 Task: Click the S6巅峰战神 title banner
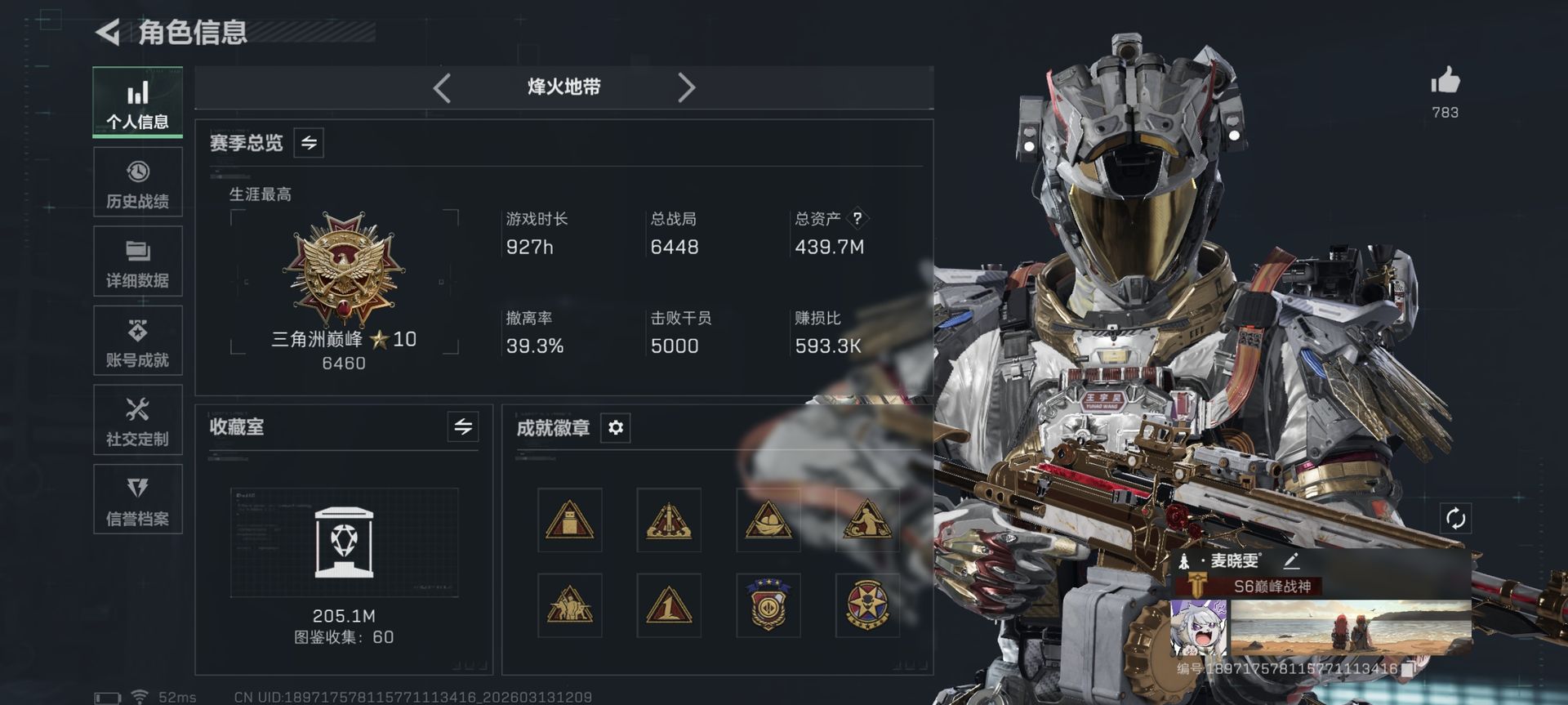point(1274,587)
